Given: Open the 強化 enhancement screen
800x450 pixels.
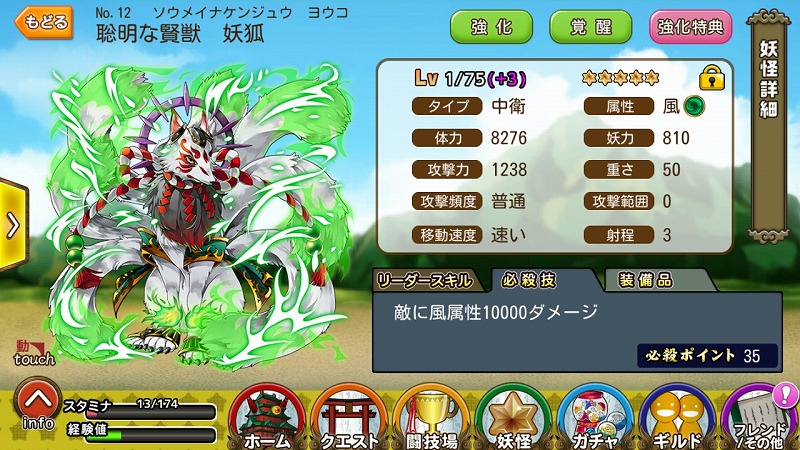Looking at the screenshot, I should click(x=491, y=27).
